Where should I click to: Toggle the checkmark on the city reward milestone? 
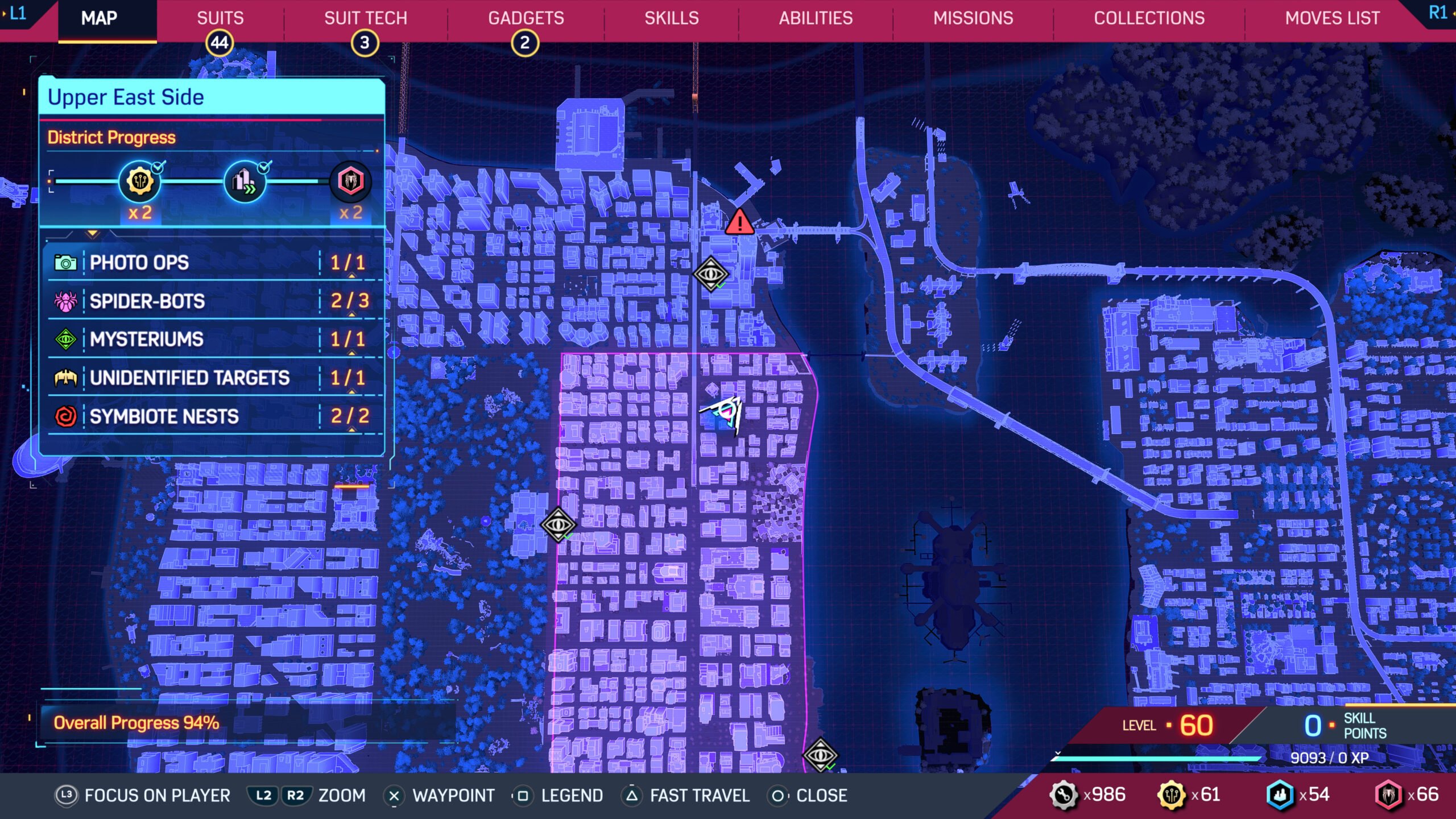(x=263, y=166)
